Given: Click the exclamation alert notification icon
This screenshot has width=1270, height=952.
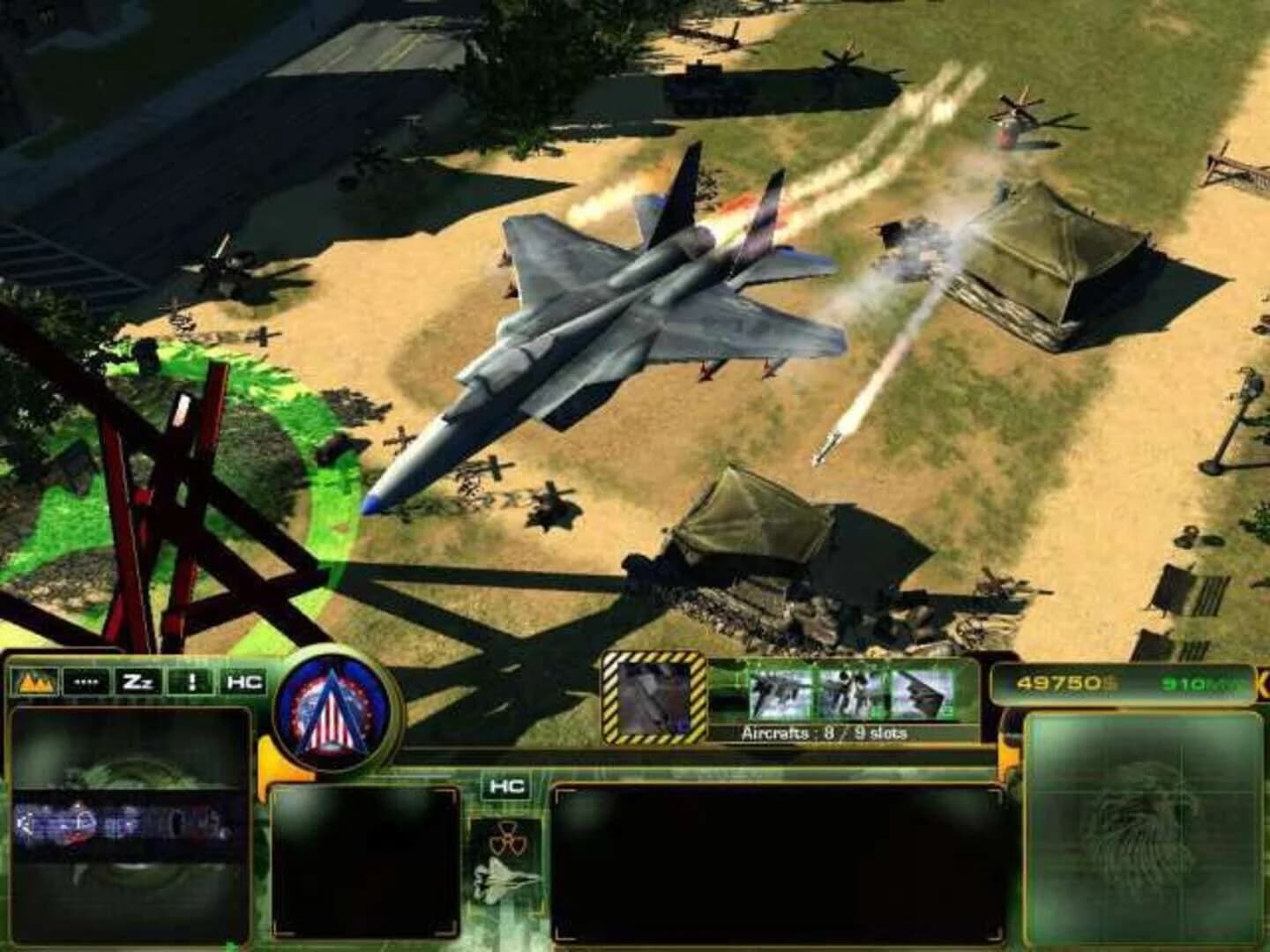Looking at the screenshot, I should click(191, 681).
